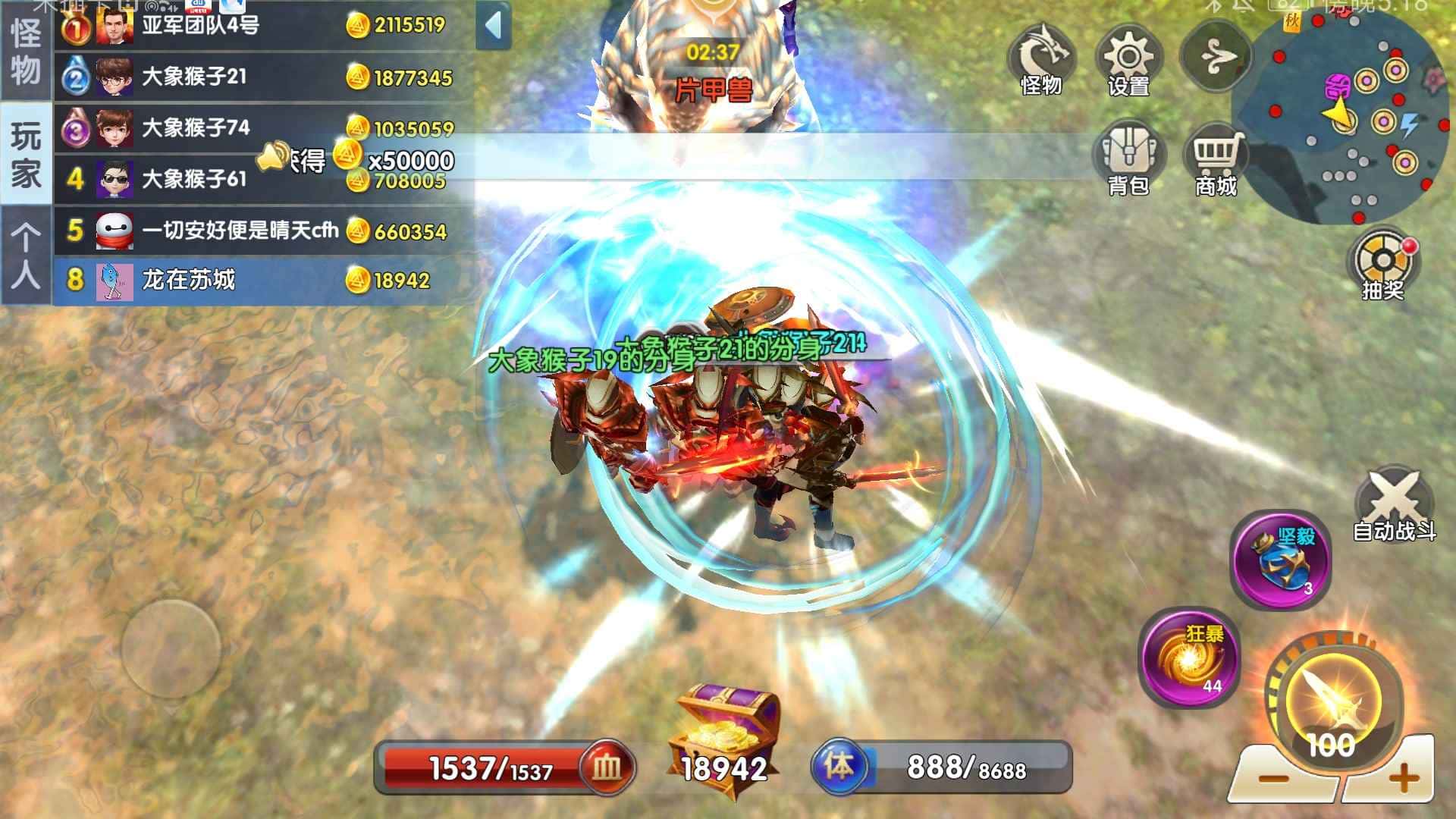
Task: Open the 抽奖 lottery wheel
Action: tap(1382, 264)
